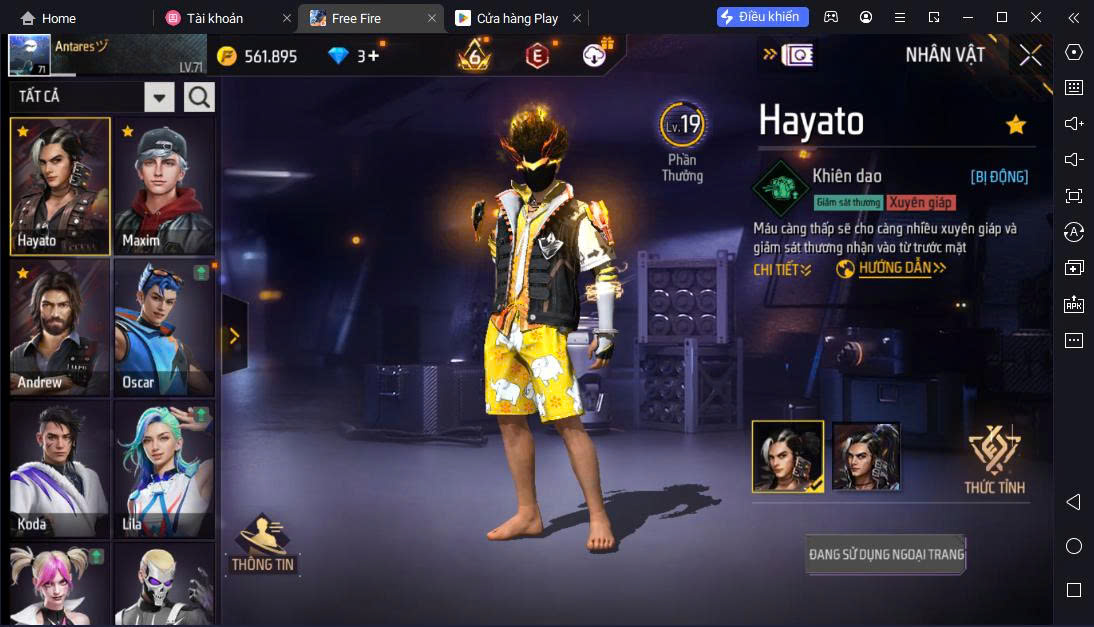Close the Nhân Vật screen
1094x627 pixels.
coord(1030,56)
